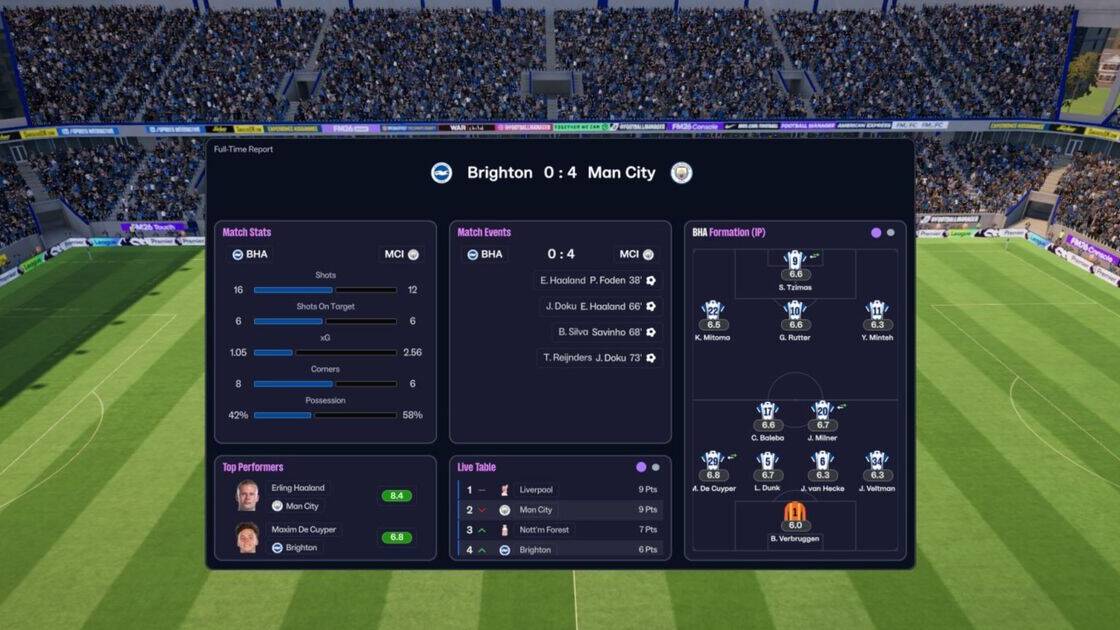Click J. Milner's shirt icon
Image resolution: width=1120 pixels, height=630 pixels.
[822, 412]
